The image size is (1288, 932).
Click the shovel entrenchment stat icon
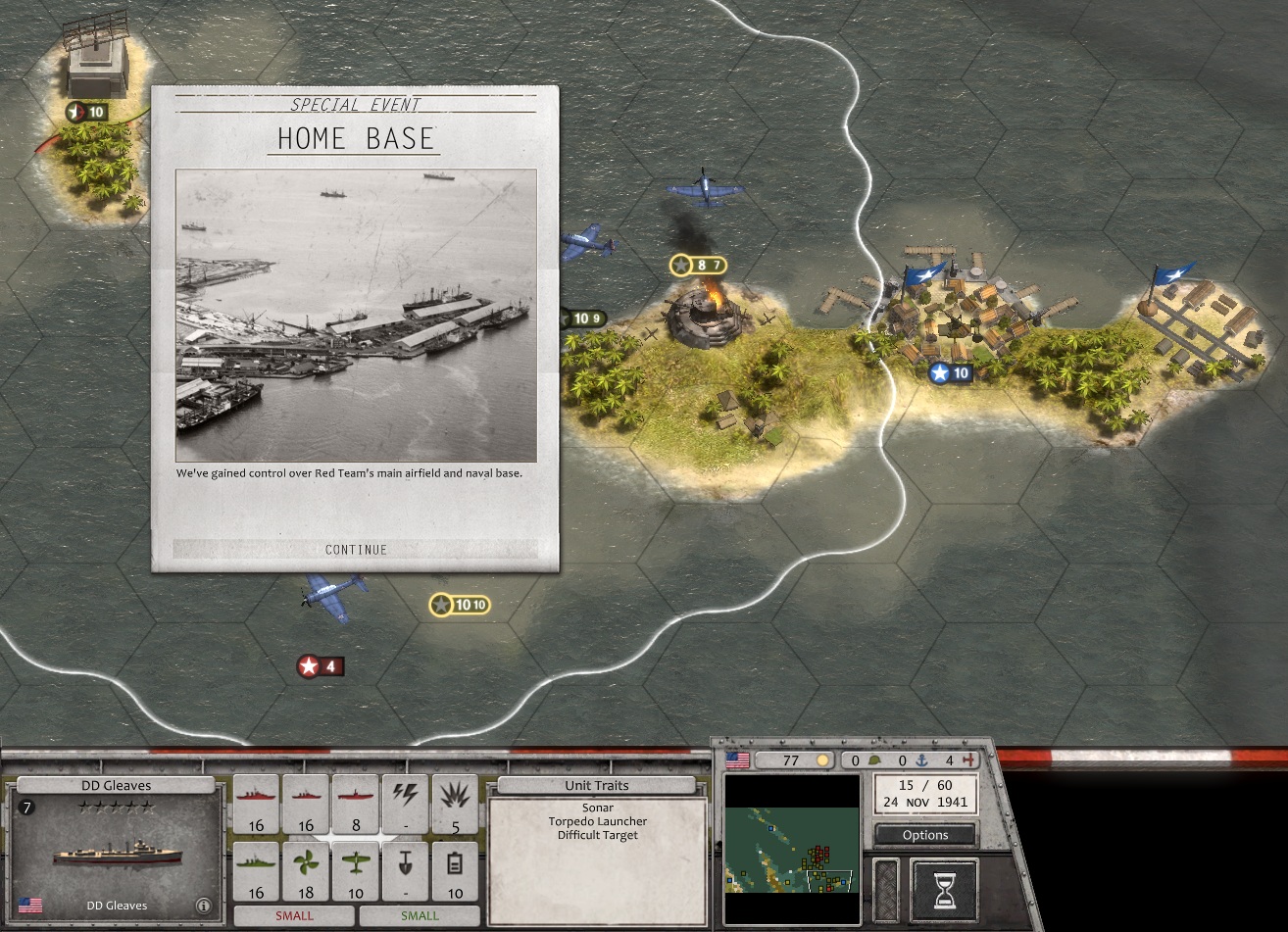coord(405,863)
